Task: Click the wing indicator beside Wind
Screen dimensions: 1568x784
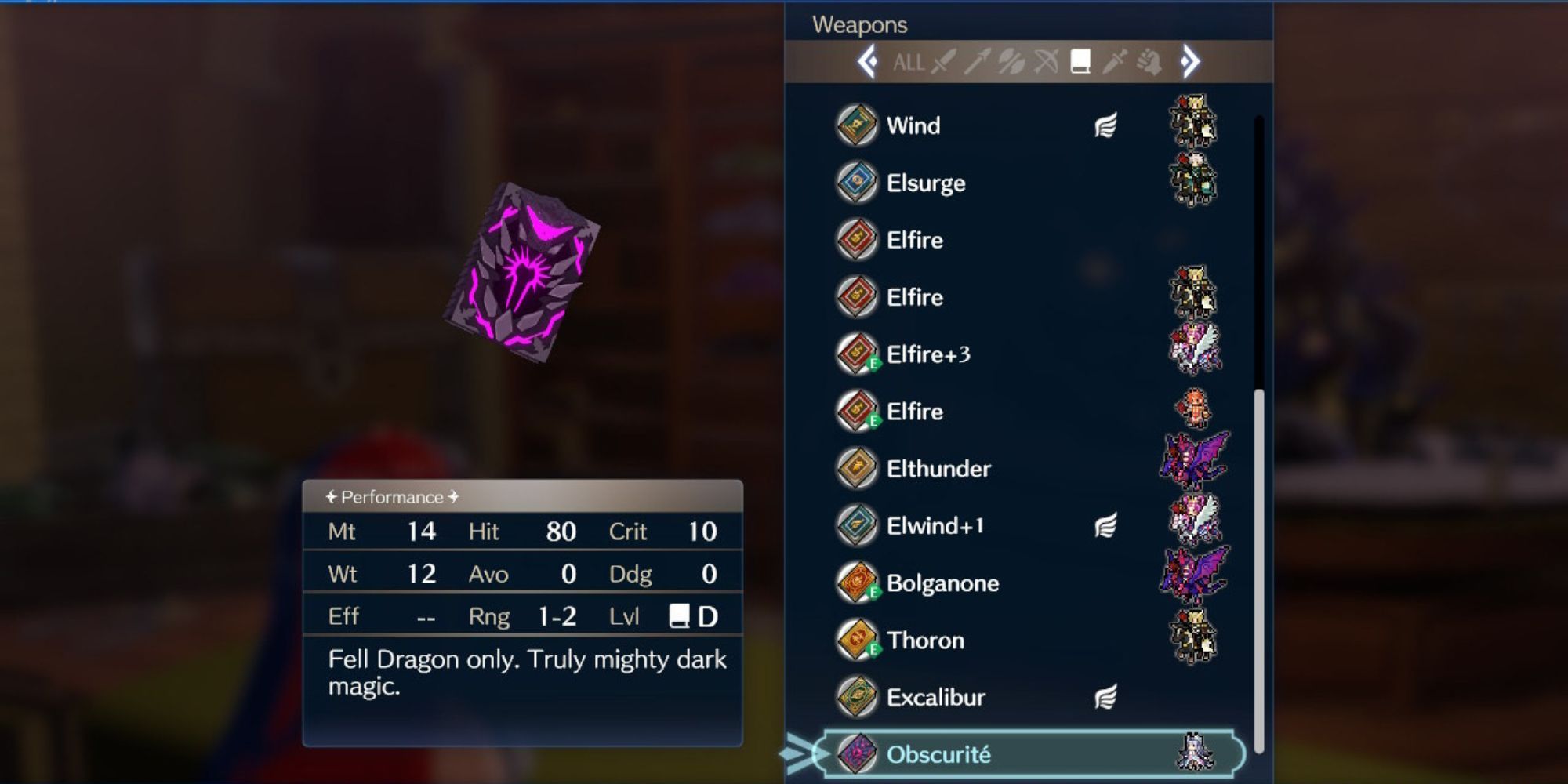Action: tap(1105, 125)
